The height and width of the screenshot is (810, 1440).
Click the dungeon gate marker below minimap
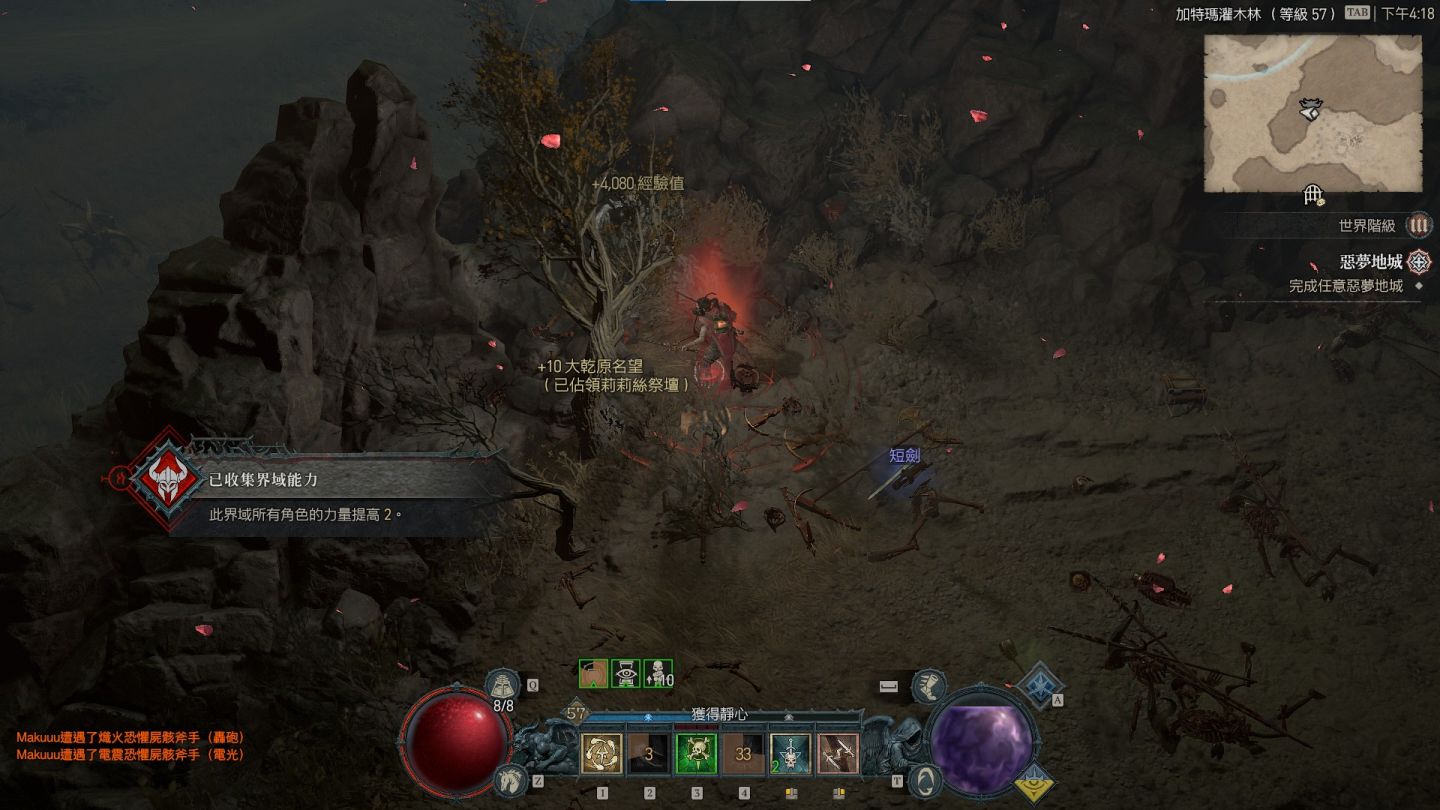tap(1314, 196)
